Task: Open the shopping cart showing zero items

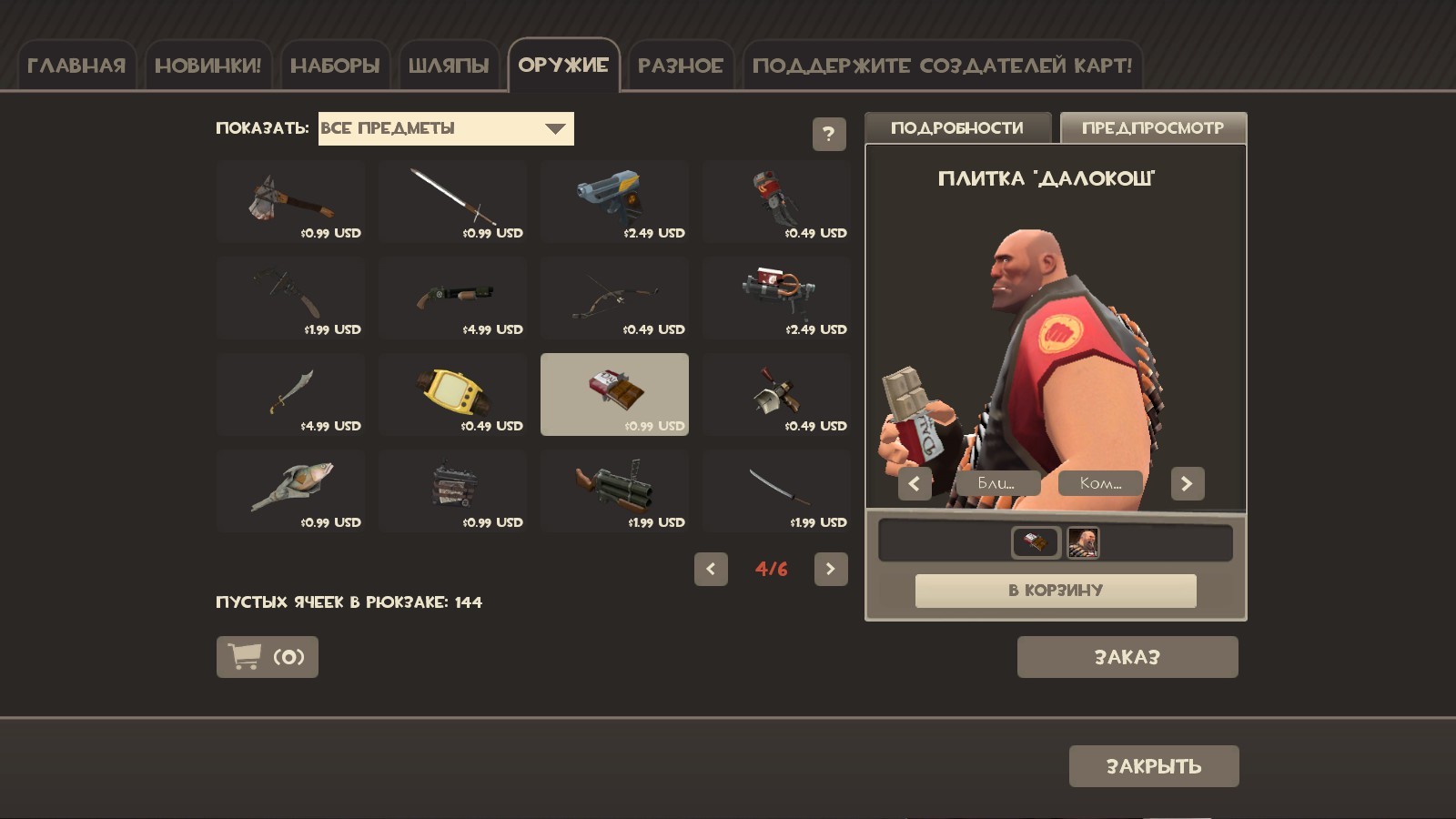Action: pyautogui.click(x=267, y=656)
